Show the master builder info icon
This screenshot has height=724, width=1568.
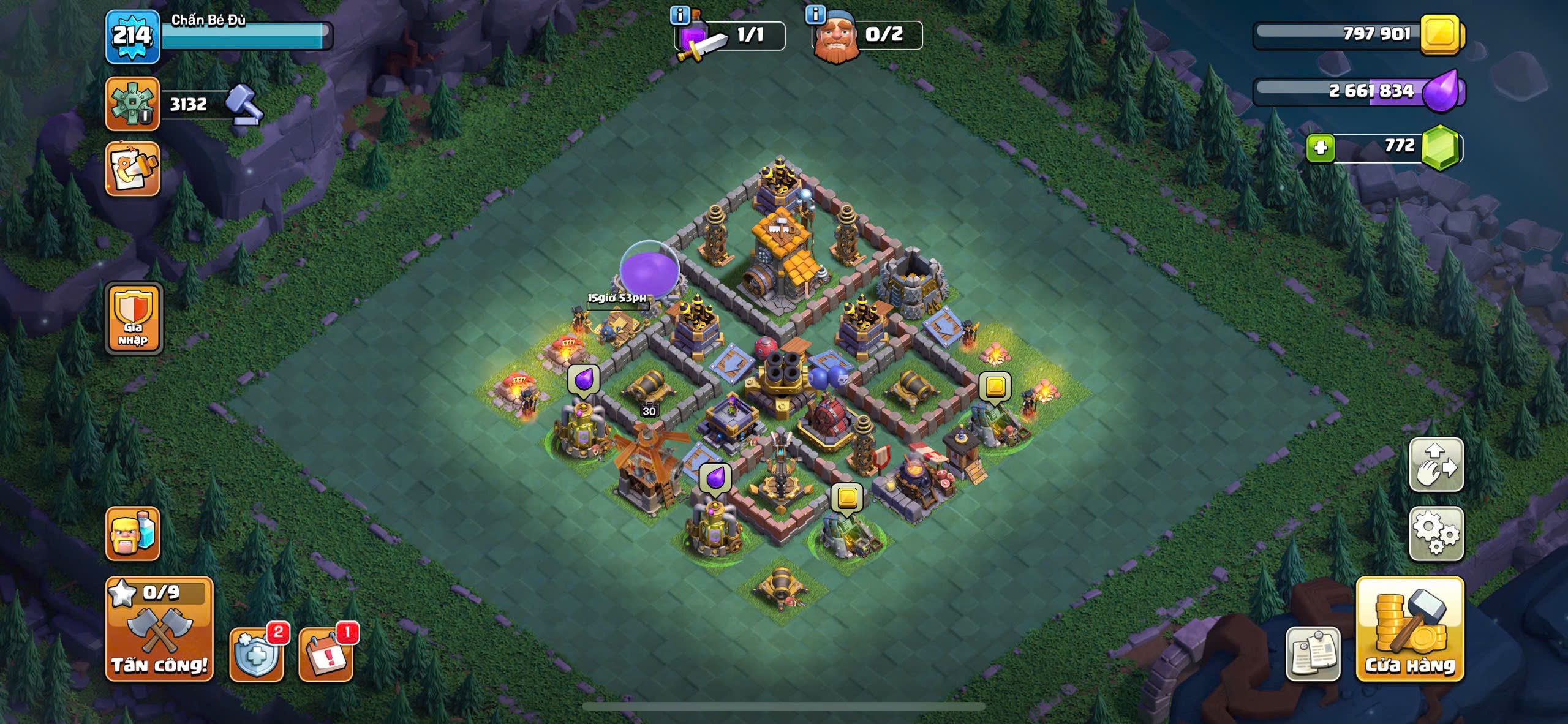tap(815, 15)
